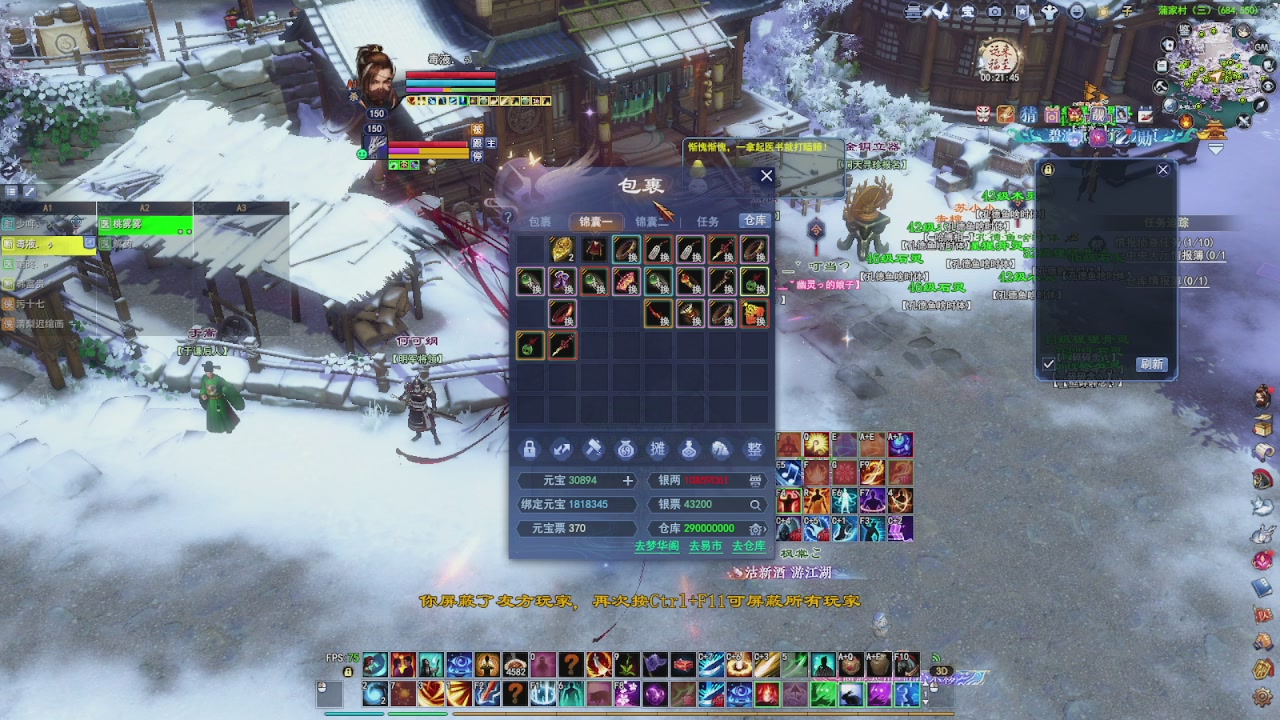Image resolution: width=1280 pixels, height=720 pixels.
Task: Add 元宝 with the plus button
Action: pyautogui.click(x=628, y=481)
